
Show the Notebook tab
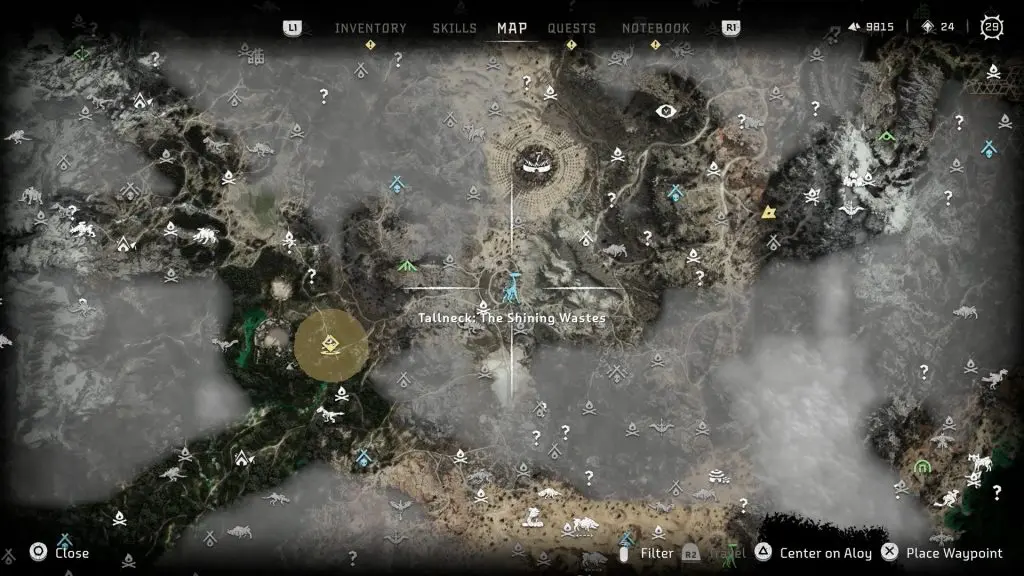click(656, 28)
